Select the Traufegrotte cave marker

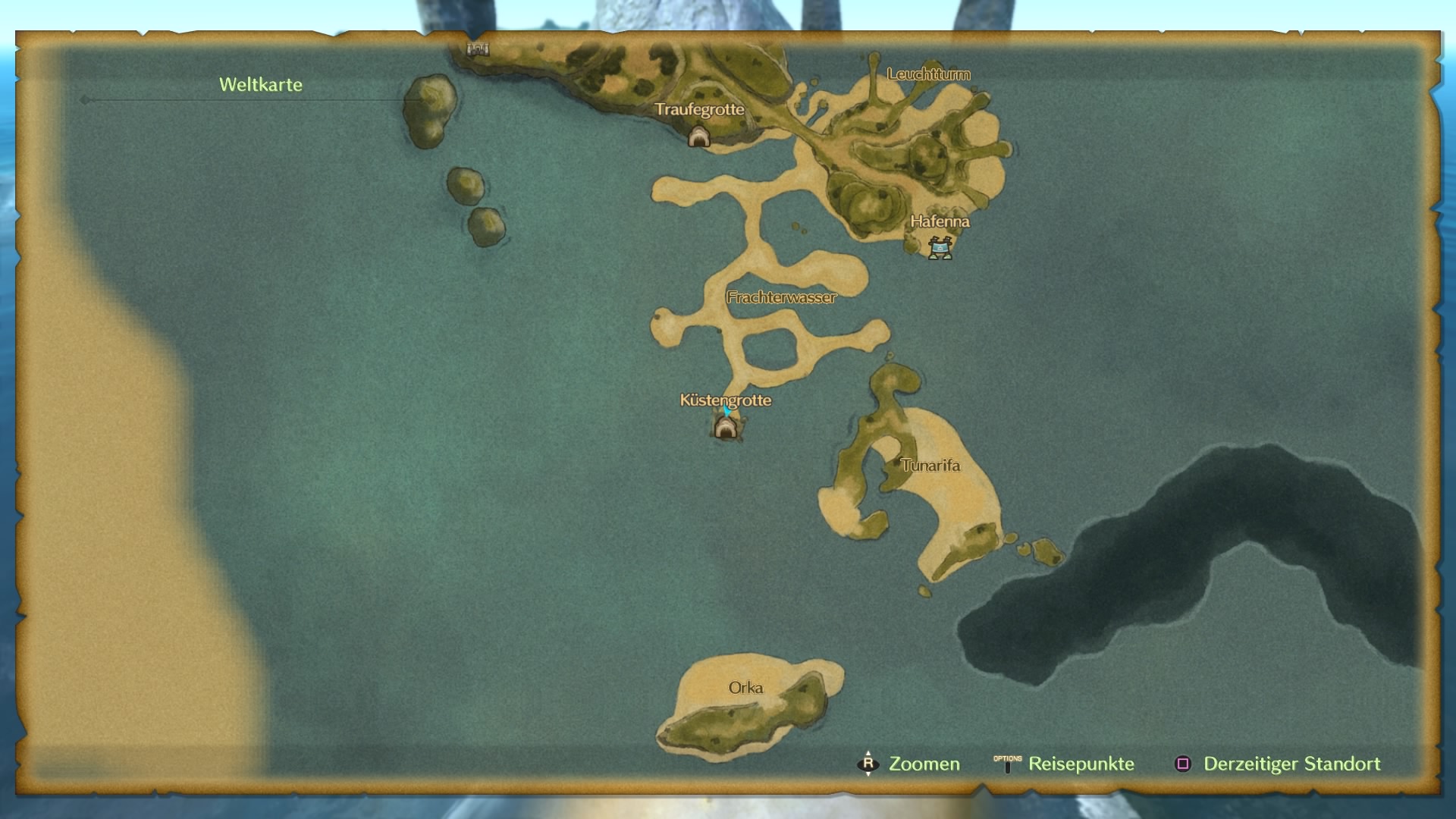[x=698, y=136]
